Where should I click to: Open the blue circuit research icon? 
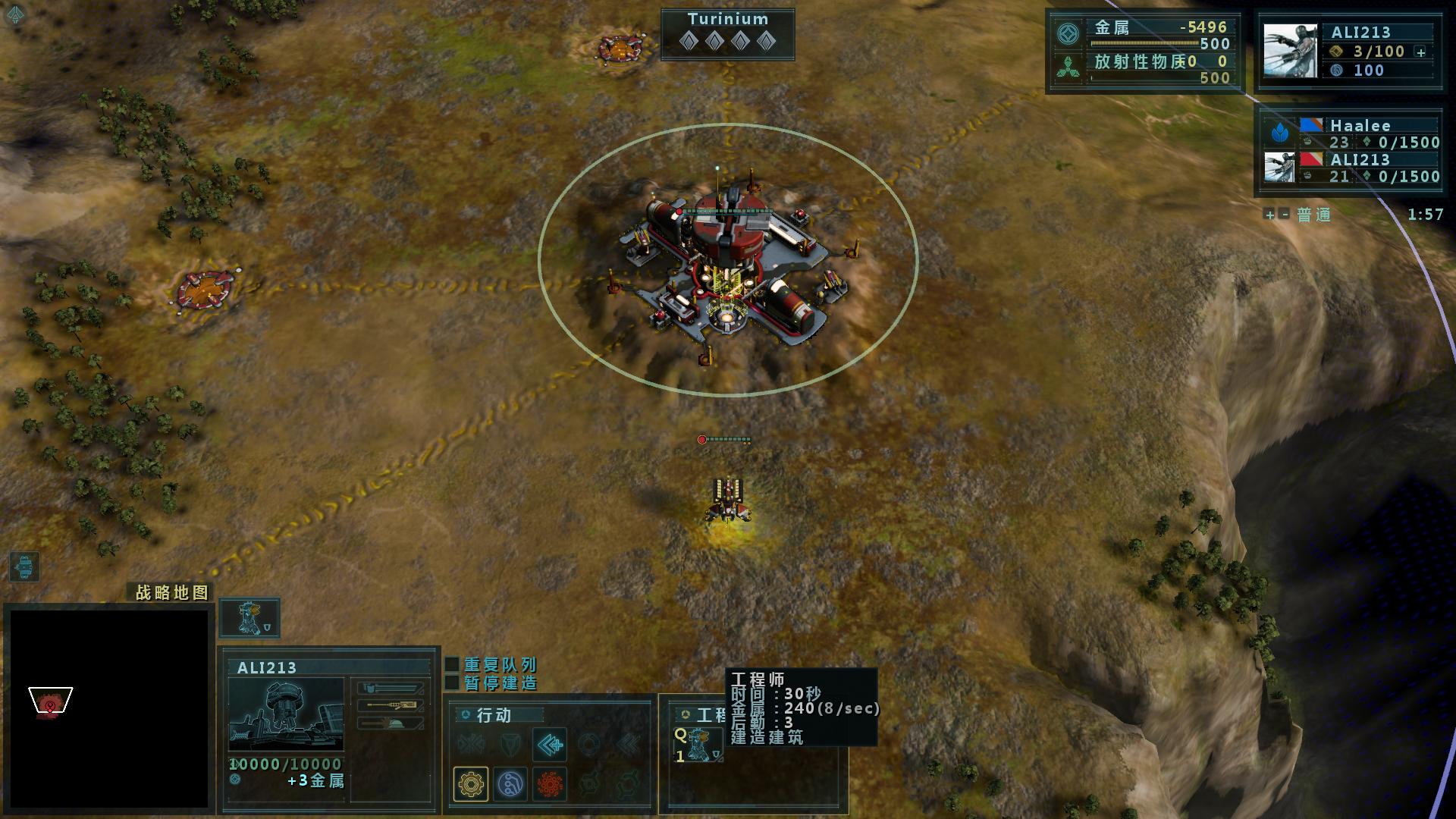[x=510, y=783]
